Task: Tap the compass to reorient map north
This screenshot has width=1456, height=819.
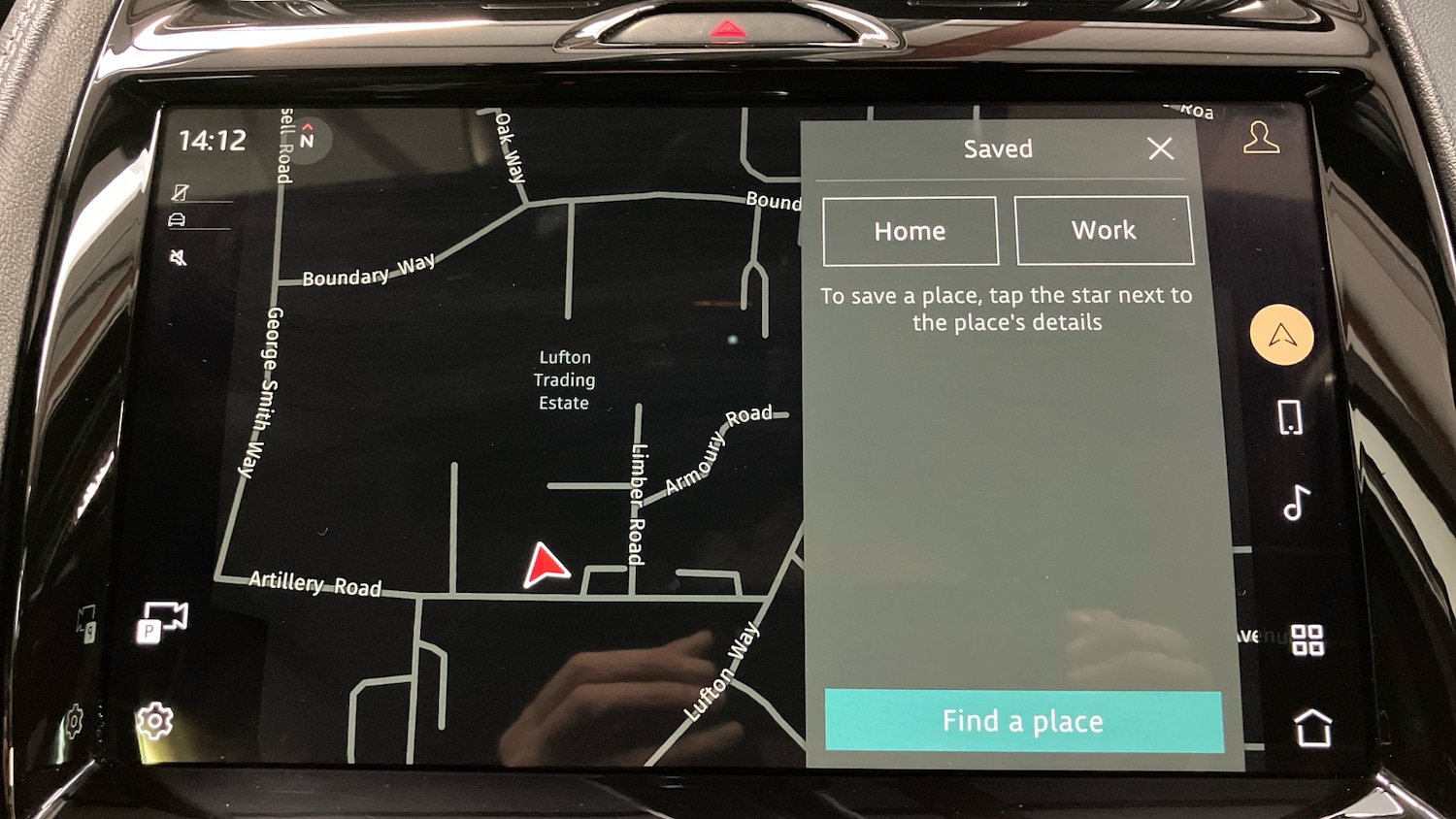Action: (x=308, y=139)
